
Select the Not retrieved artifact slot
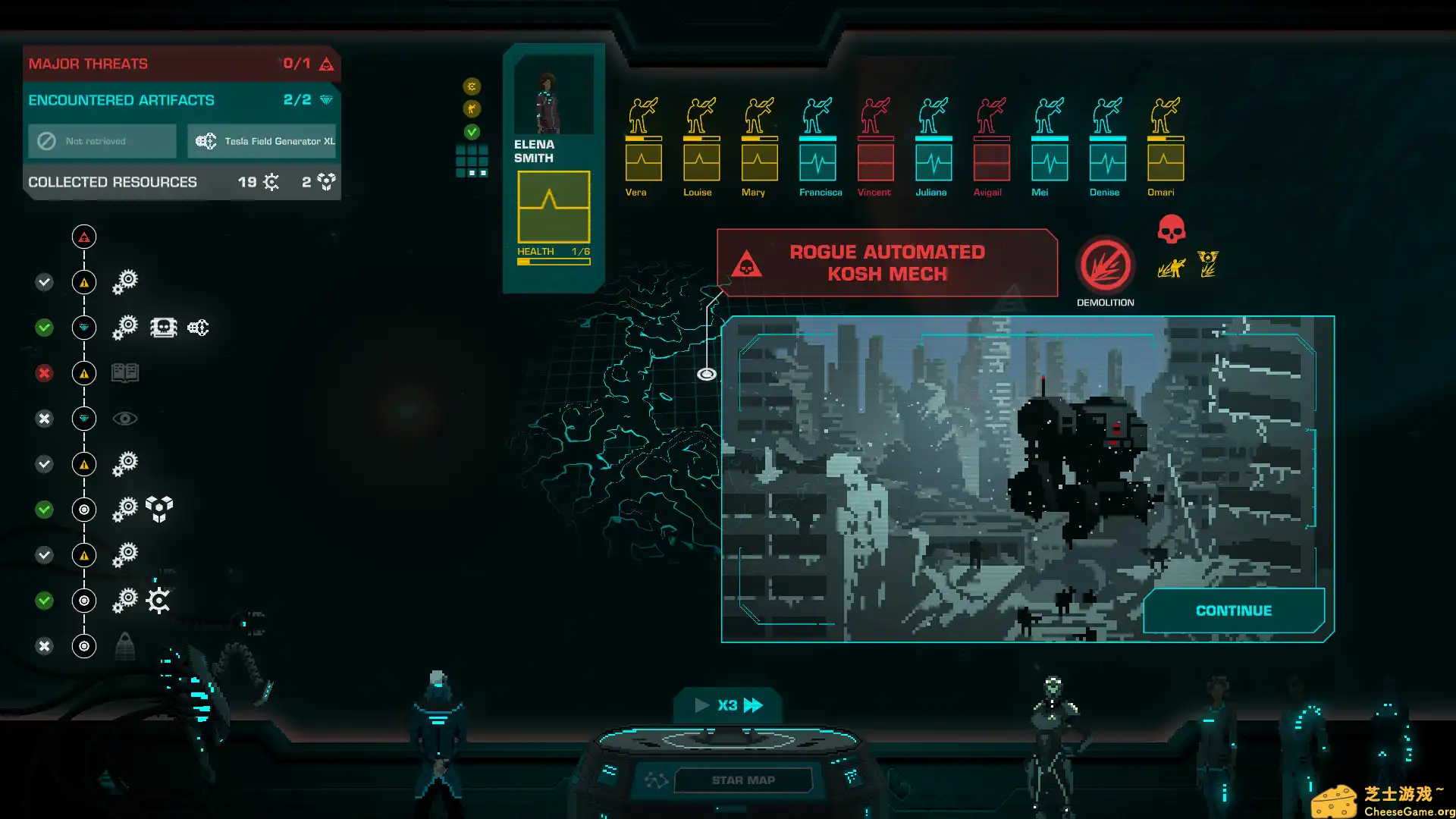tap(102, 141)
